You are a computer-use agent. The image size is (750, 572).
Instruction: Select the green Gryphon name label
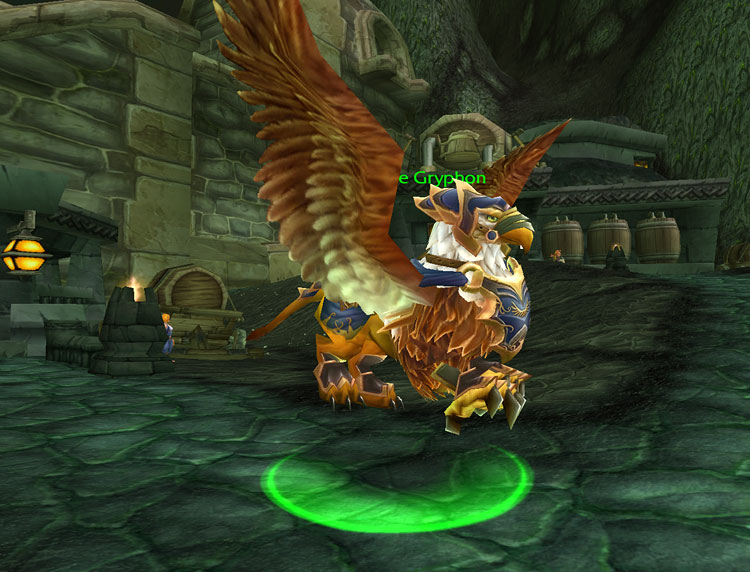442,178
